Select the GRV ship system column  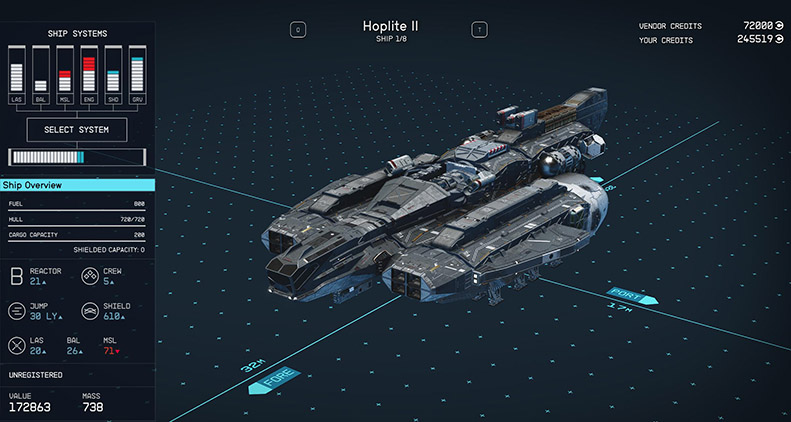[136, 77]
